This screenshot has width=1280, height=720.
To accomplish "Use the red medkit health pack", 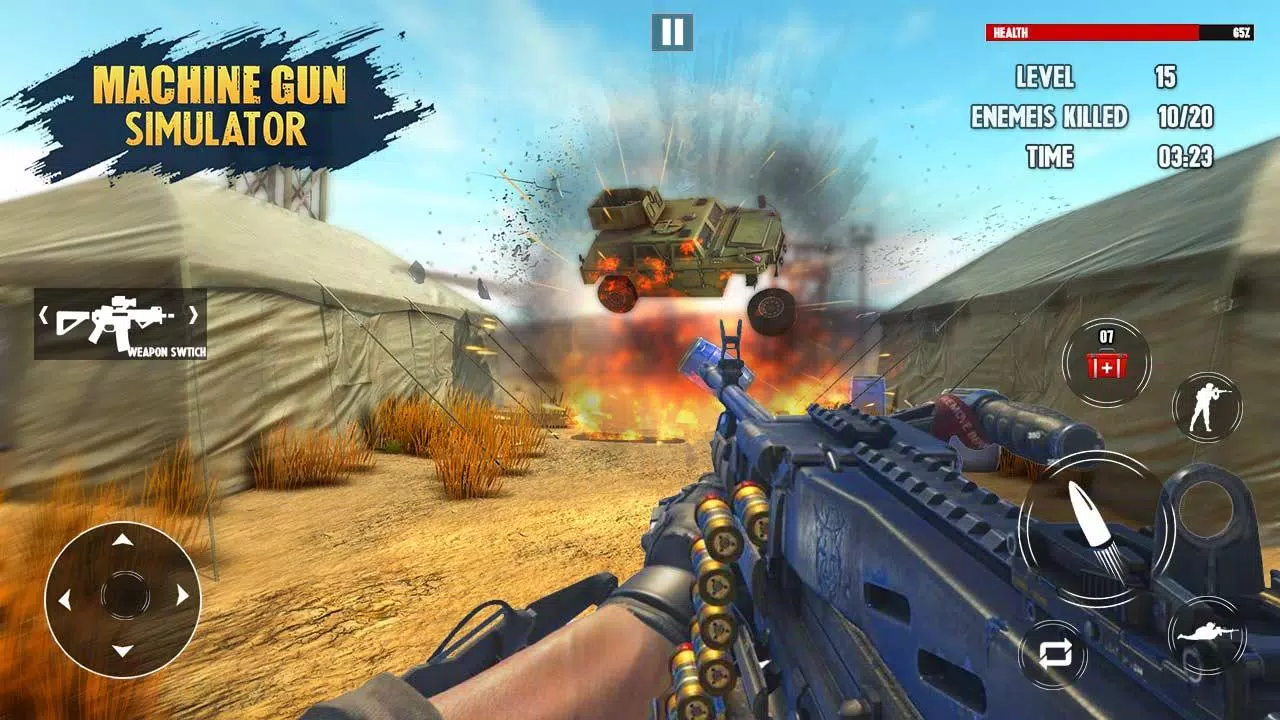I will tap(1106, 362).
